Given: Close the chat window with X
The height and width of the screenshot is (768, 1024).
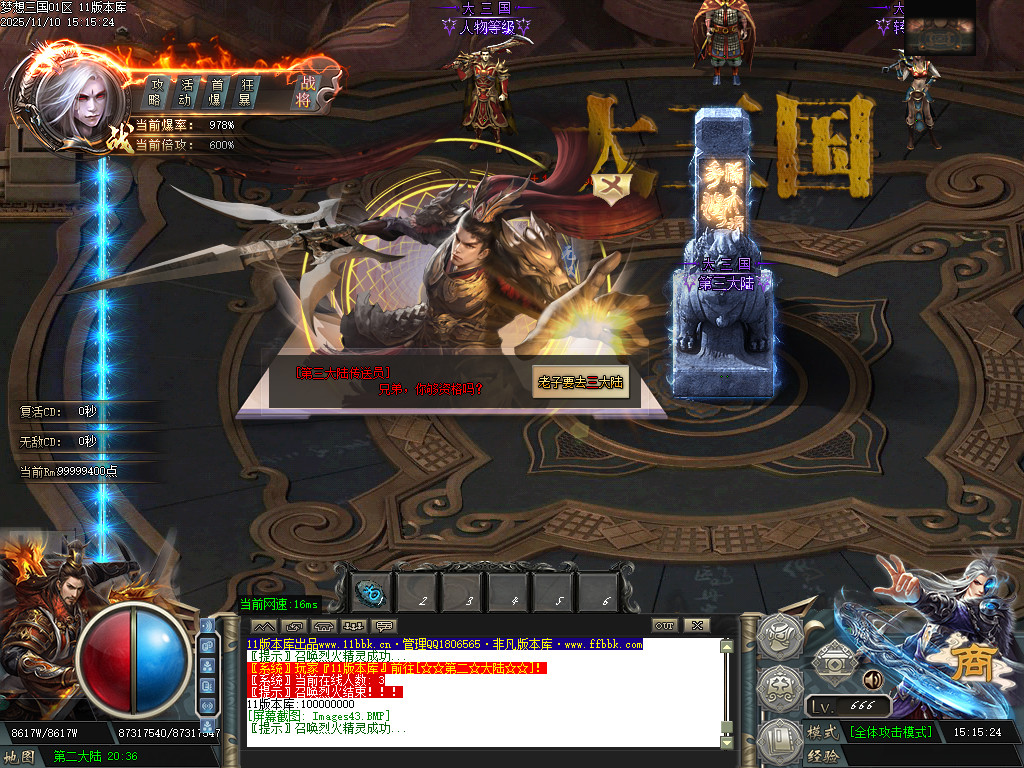Looking at the screenshot, I should click(696, 626).
